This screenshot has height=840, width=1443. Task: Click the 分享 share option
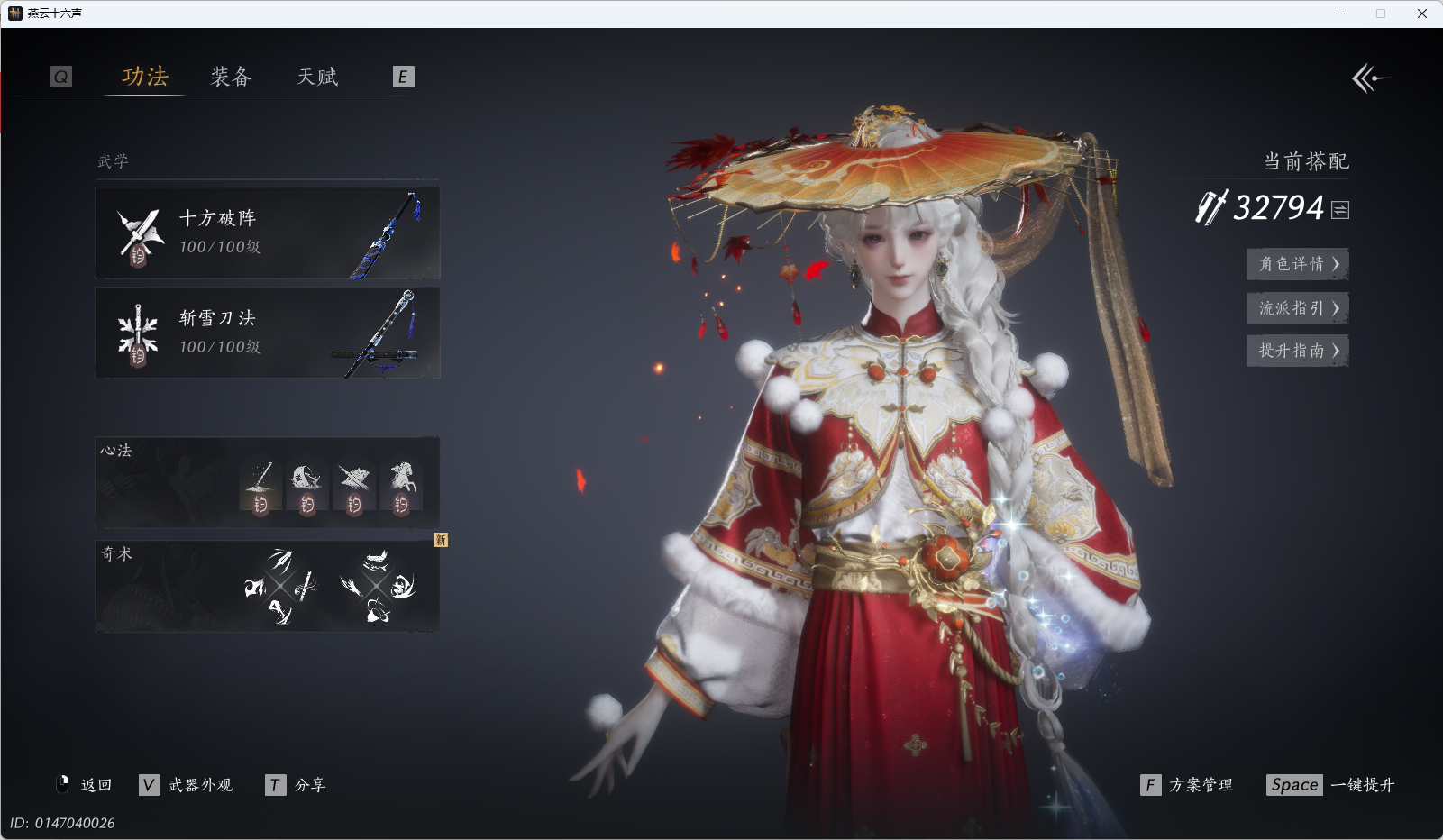point(297,785)
